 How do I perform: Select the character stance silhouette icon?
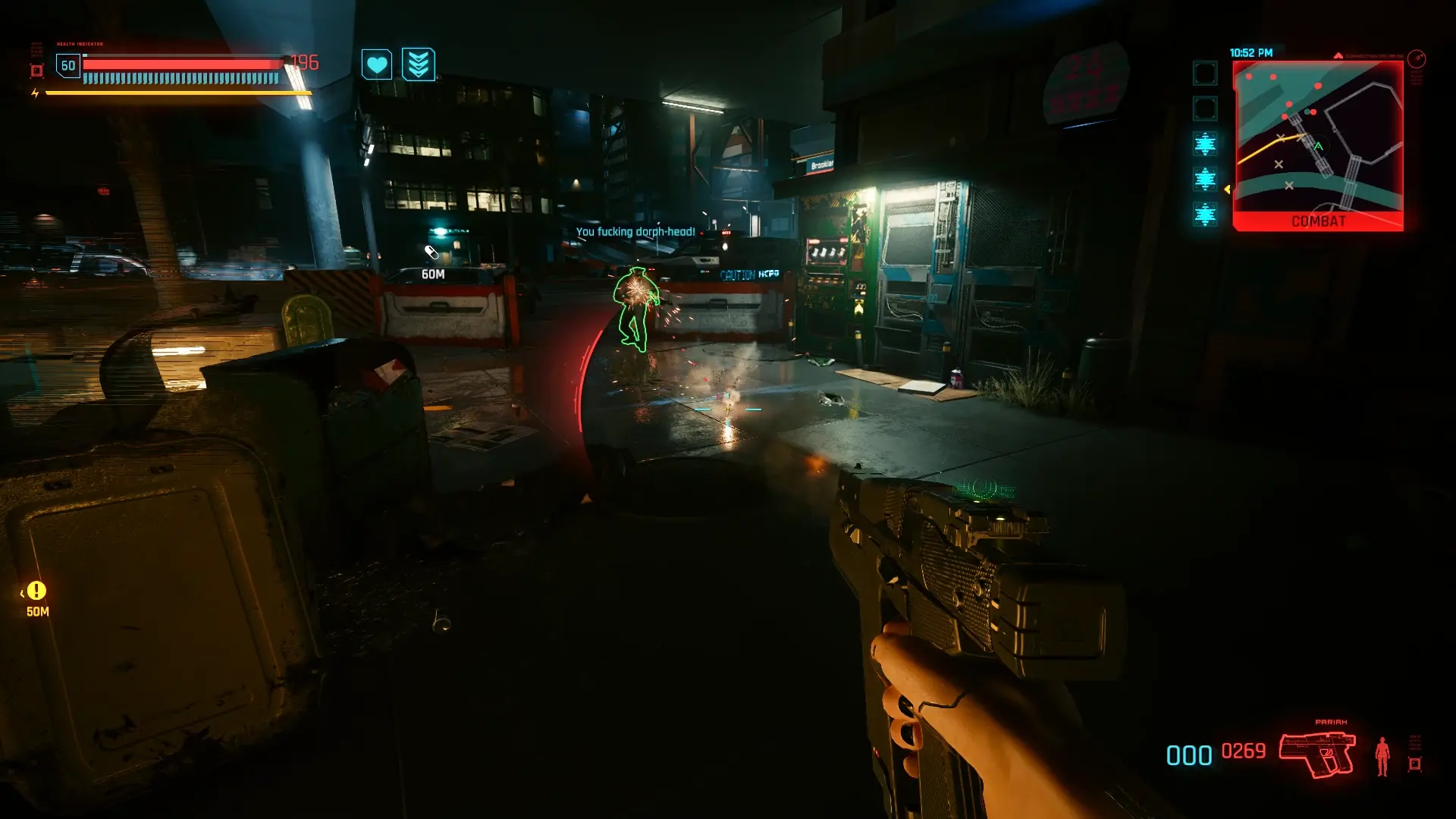(1382, 756)
